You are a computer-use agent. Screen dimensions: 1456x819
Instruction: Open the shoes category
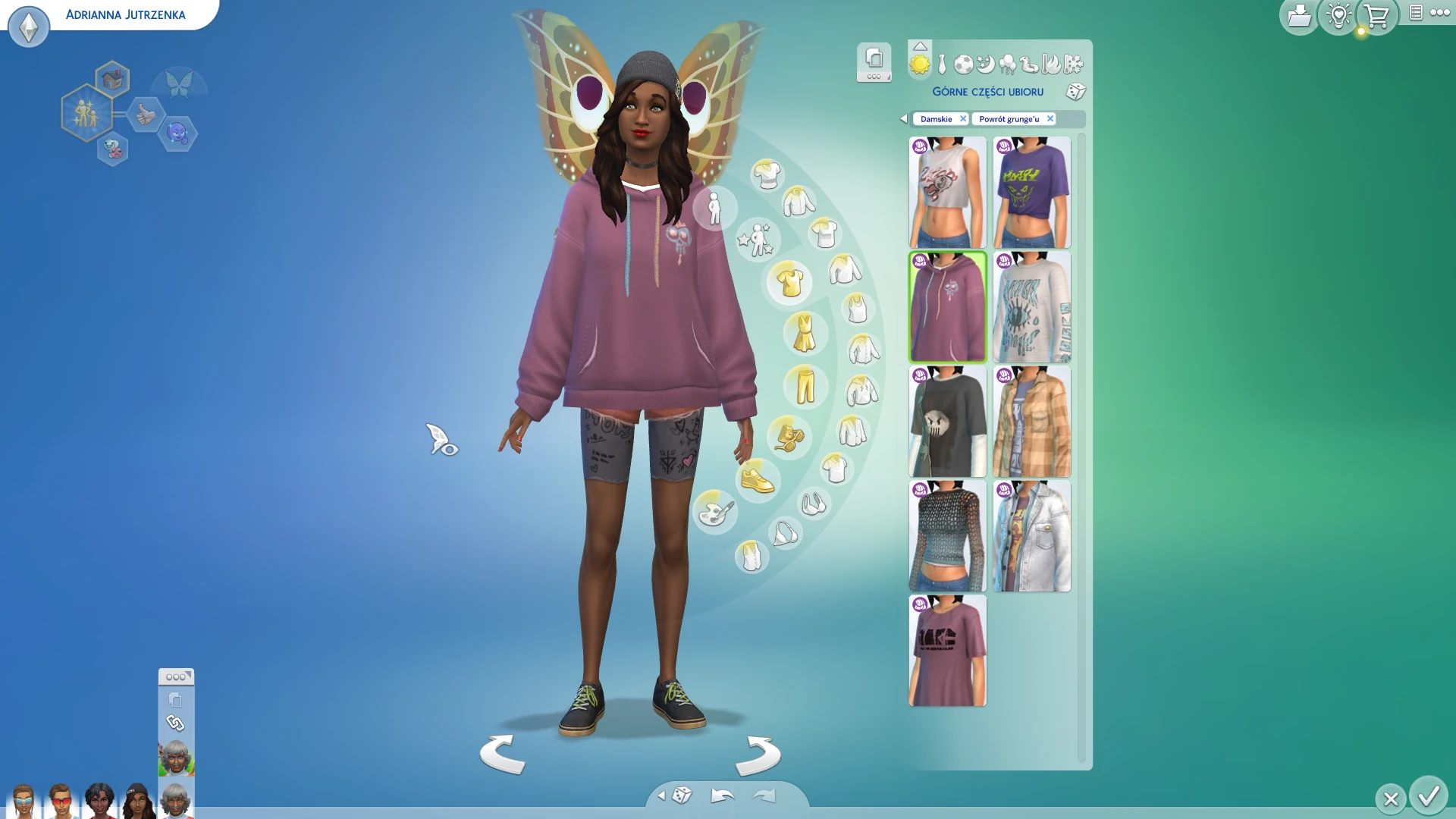[x=757, y=480]
